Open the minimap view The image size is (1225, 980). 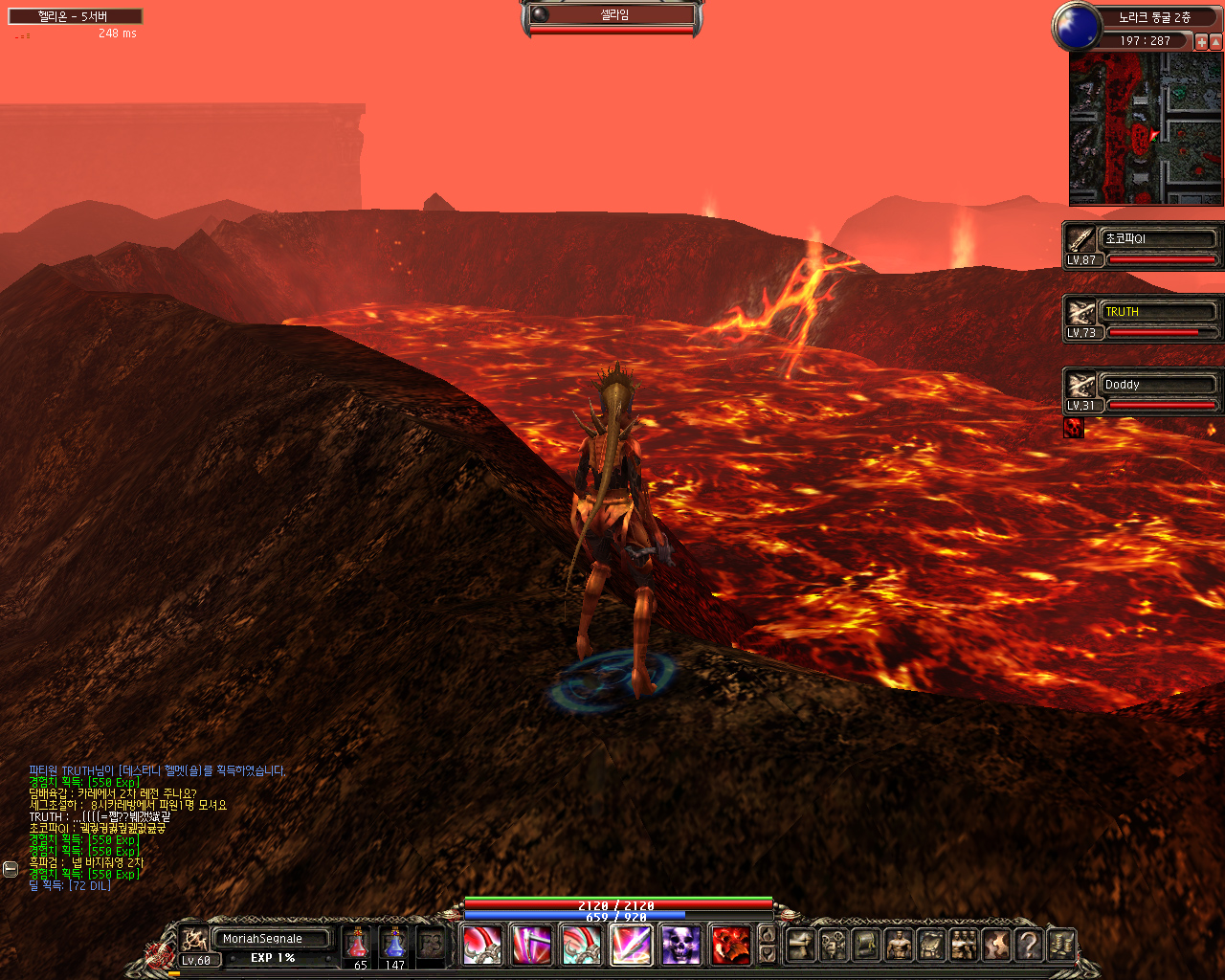coord(1146,129)
